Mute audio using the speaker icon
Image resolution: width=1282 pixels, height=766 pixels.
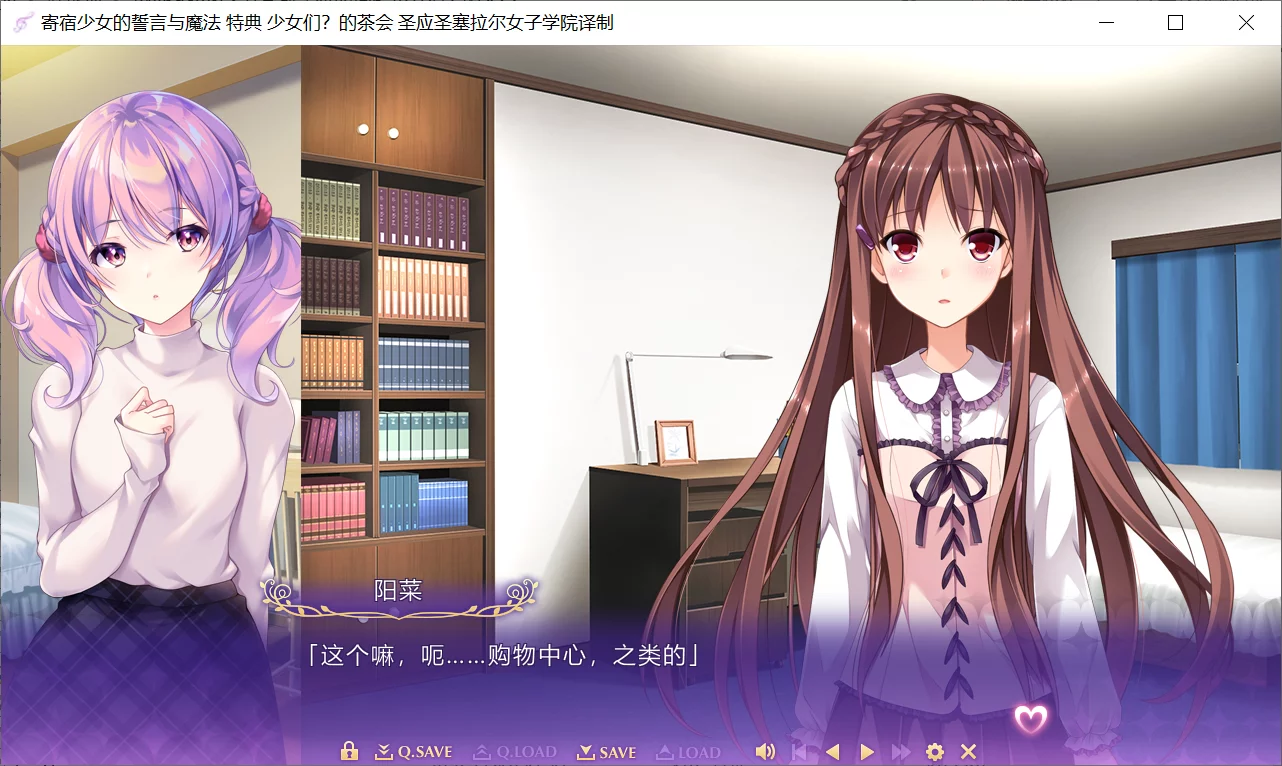click(766, 750)
